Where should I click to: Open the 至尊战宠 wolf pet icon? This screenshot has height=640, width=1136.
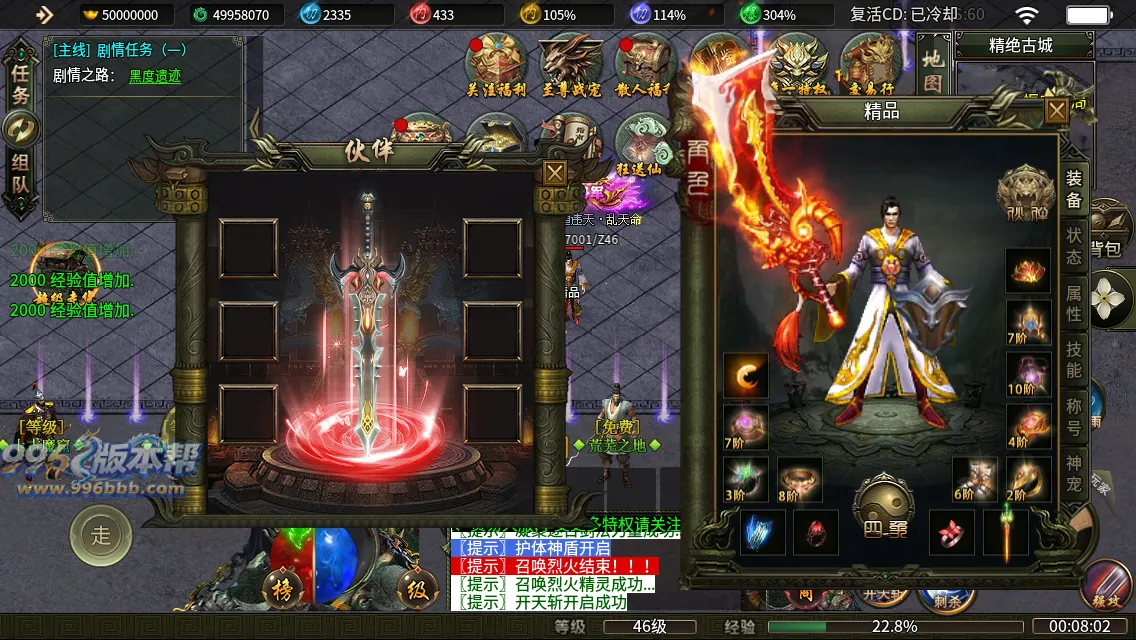point(571,65)
